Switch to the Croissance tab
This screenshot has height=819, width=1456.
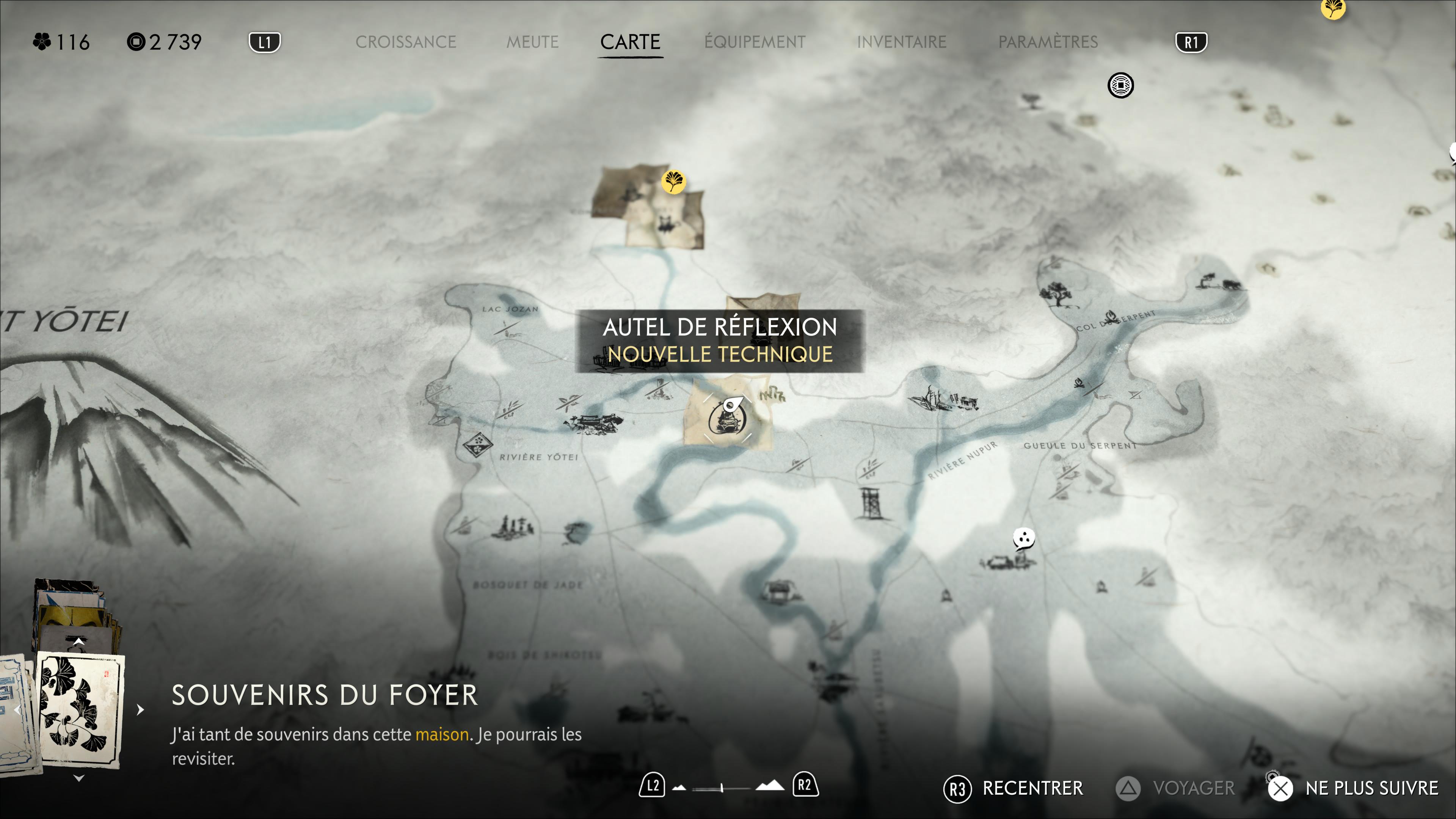point(405,42)
